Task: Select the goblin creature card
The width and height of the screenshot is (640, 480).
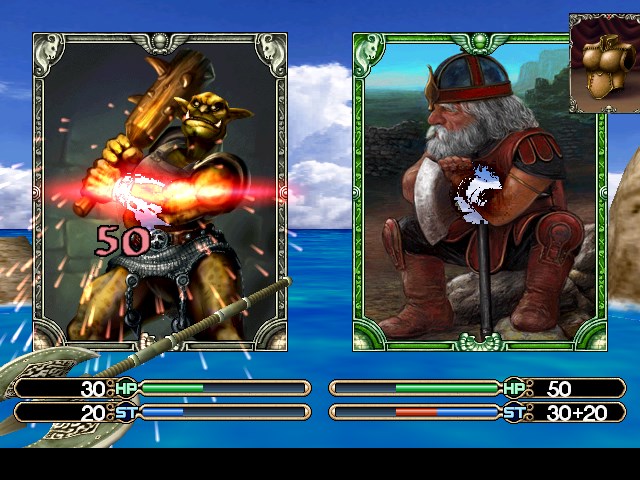Action: [x=160, y=190]
